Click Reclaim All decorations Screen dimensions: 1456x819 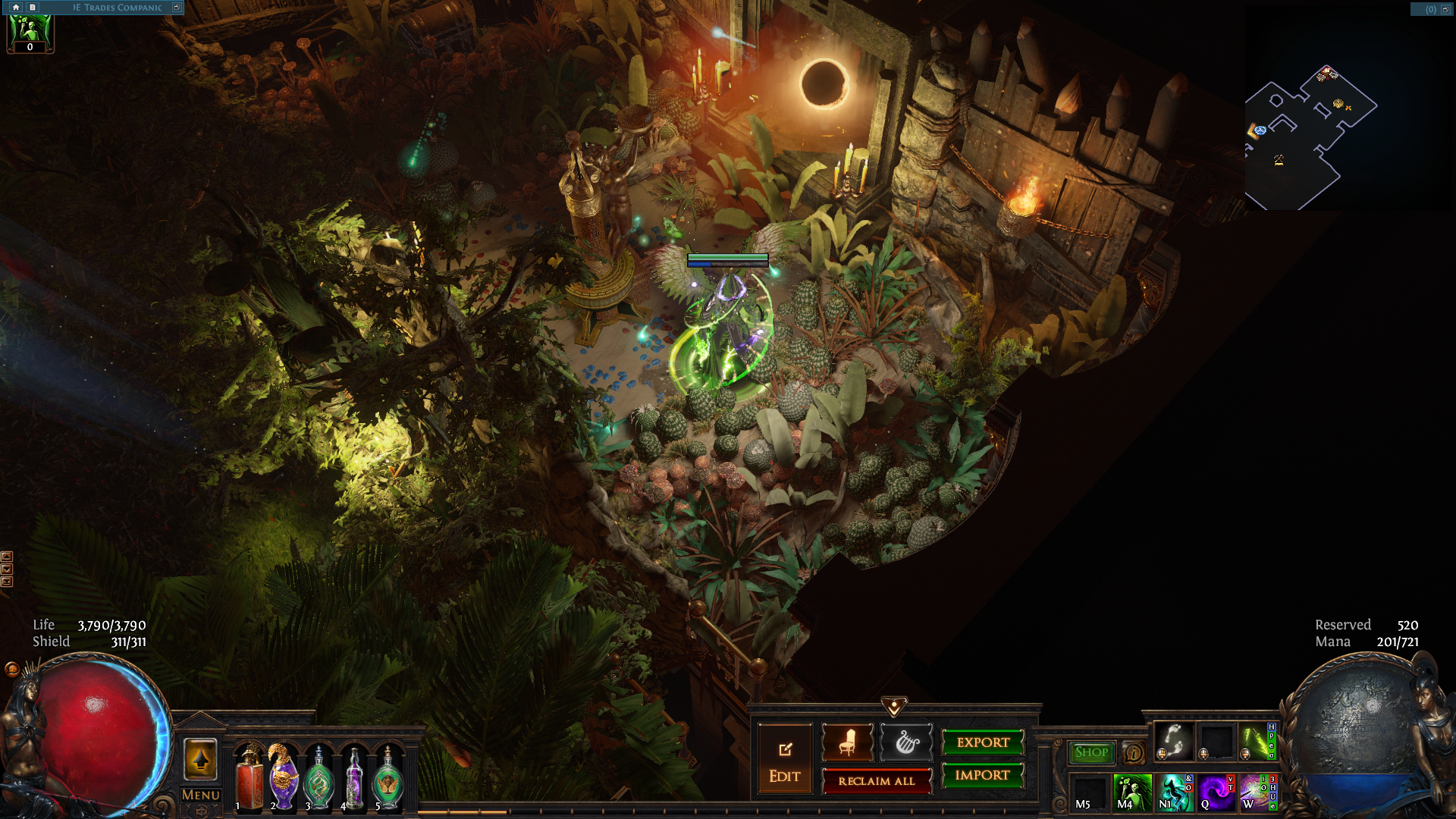[877, 781]
